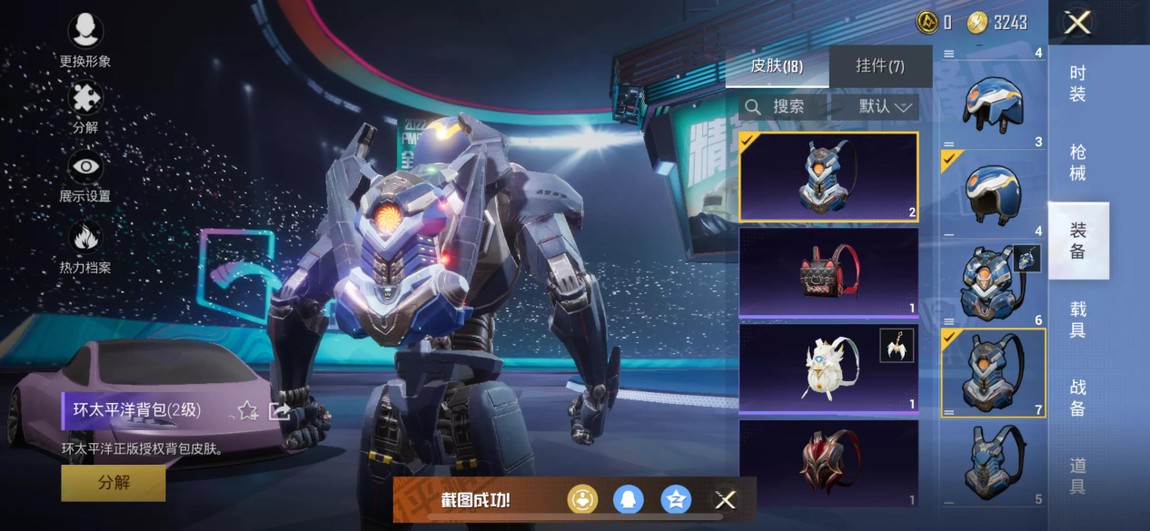Open the 战备 category

click(x=1078, y=397)
